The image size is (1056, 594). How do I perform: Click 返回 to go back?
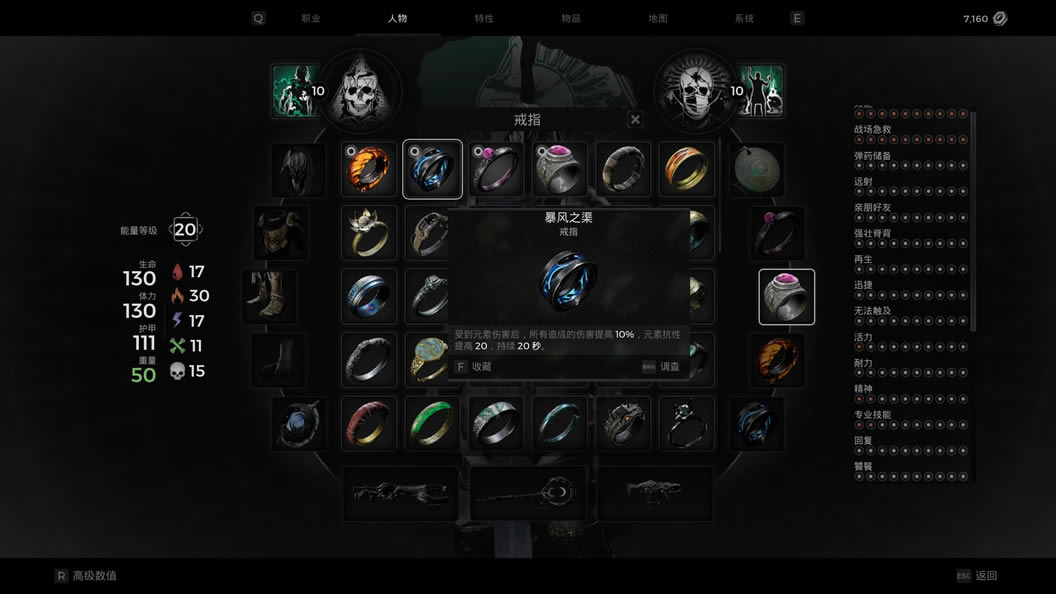tap(985, 576)
